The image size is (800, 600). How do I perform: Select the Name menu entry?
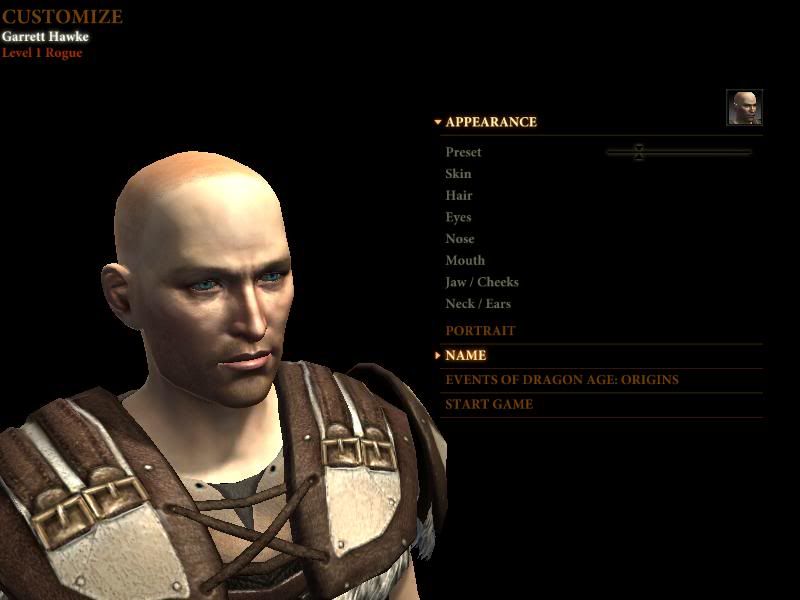(466, 355)
